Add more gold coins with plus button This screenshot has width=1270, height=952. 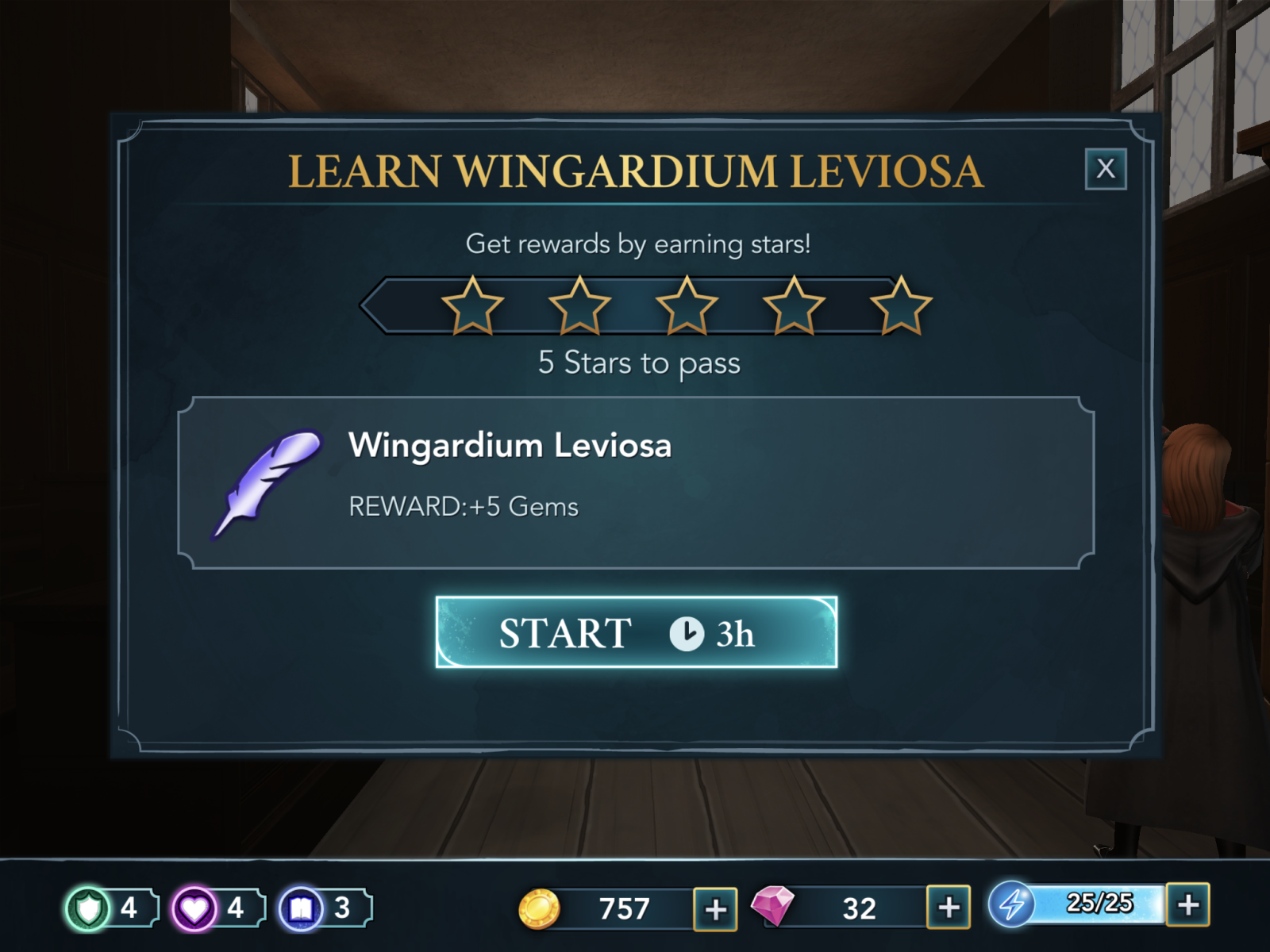715,908
